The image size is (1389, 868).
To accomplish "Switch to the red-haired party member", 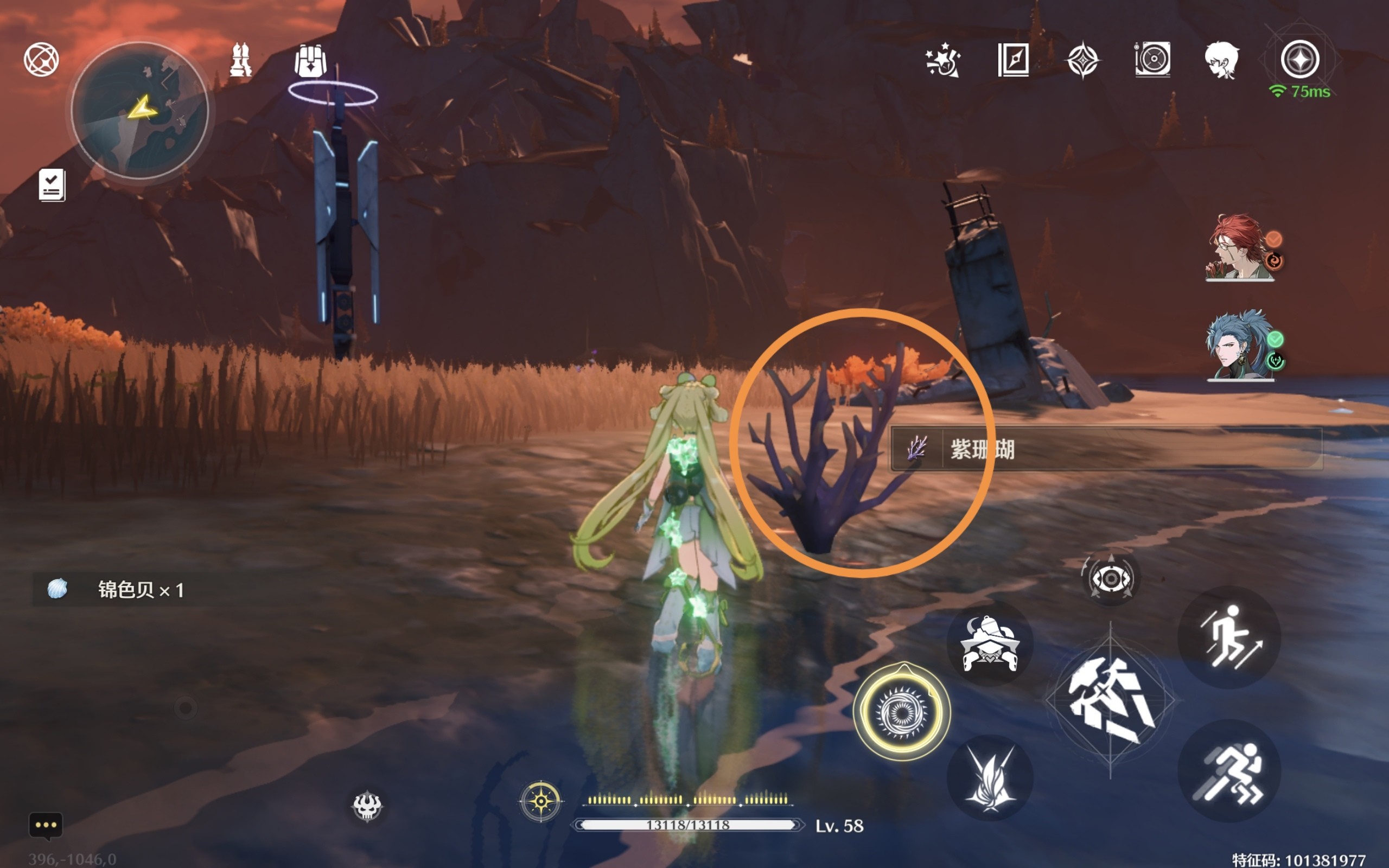I will 1240,248.
